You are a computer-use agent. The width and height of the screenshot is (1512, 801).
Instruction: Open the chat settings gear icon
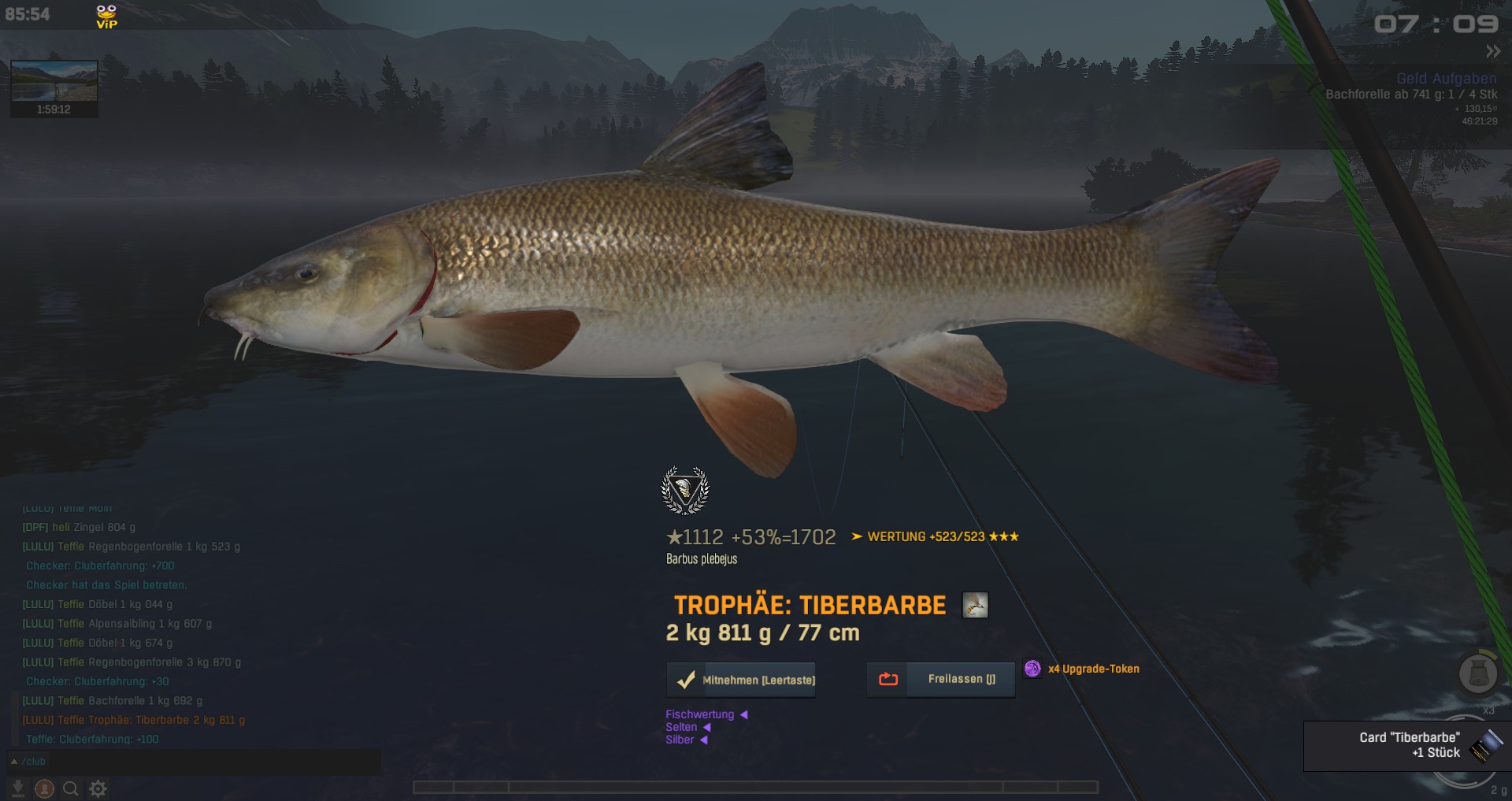[x=98, y=788]
